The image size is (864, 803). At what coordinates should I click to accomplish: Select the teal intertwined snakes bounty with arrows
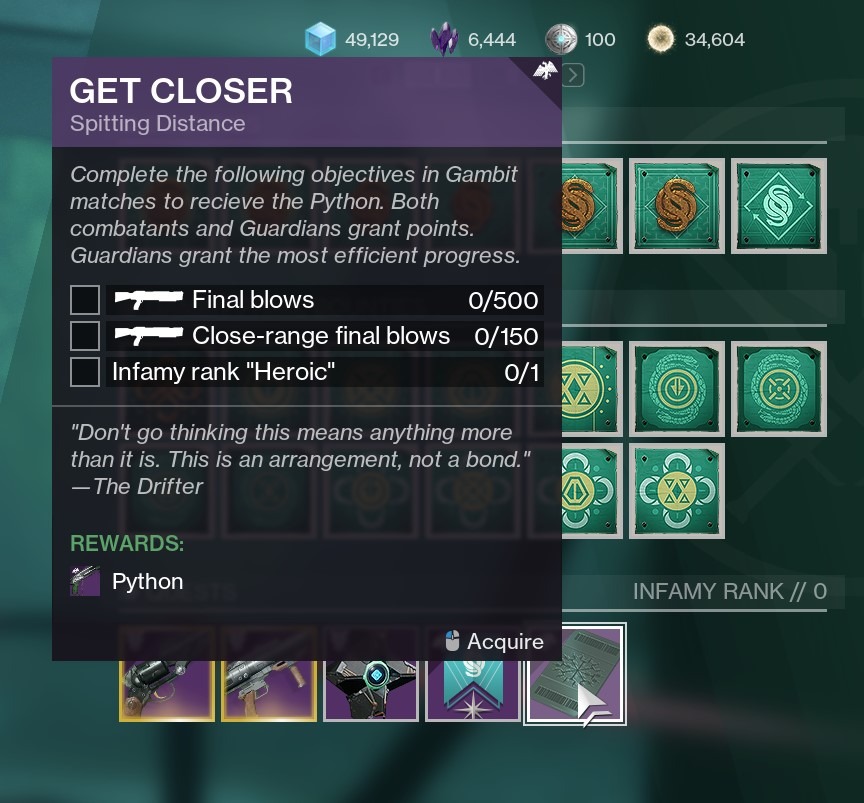pyautogui.click(x=778, y=207)
